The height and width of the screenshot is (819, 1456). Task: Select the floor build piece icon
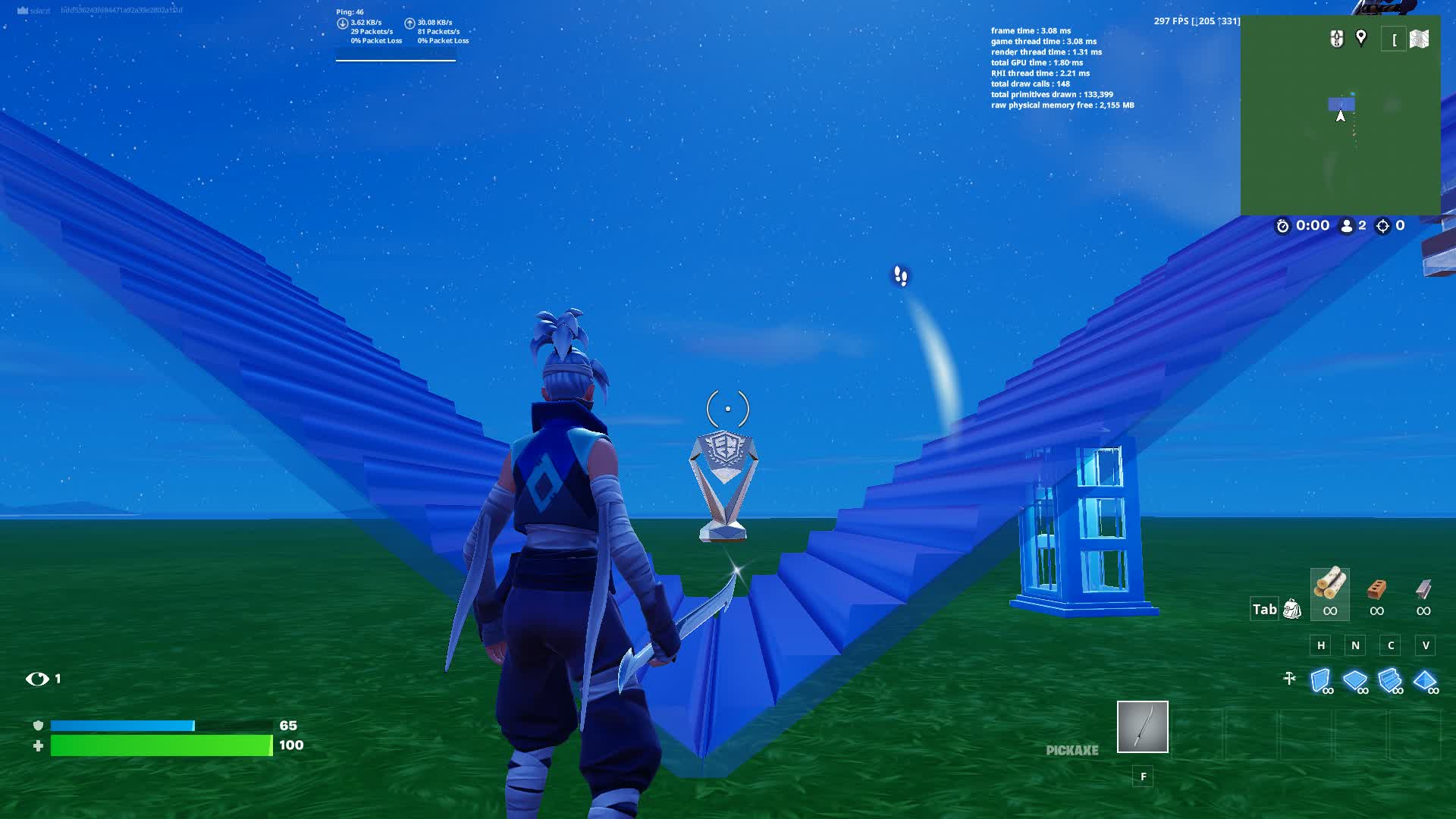(x=1357, y=680)
